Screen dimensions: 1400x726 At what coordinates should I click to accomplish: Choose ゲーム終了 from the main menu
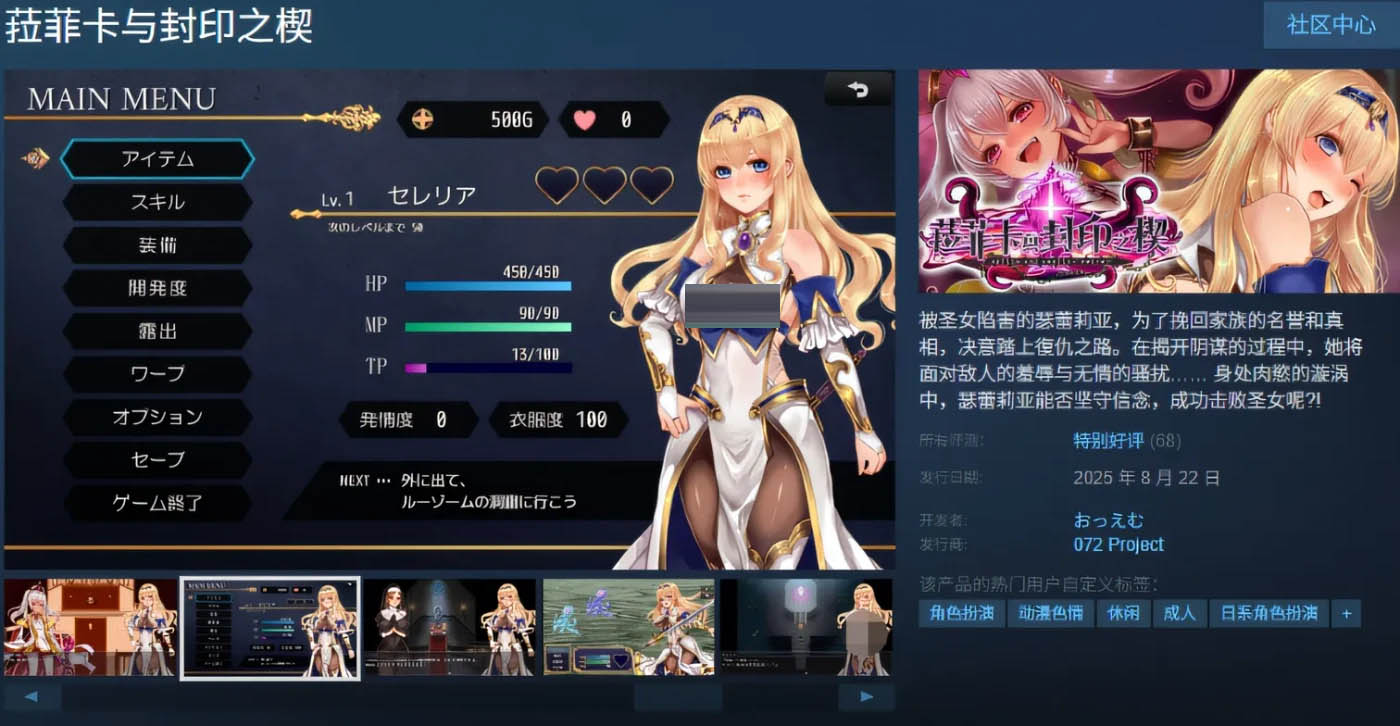(156, 503)
